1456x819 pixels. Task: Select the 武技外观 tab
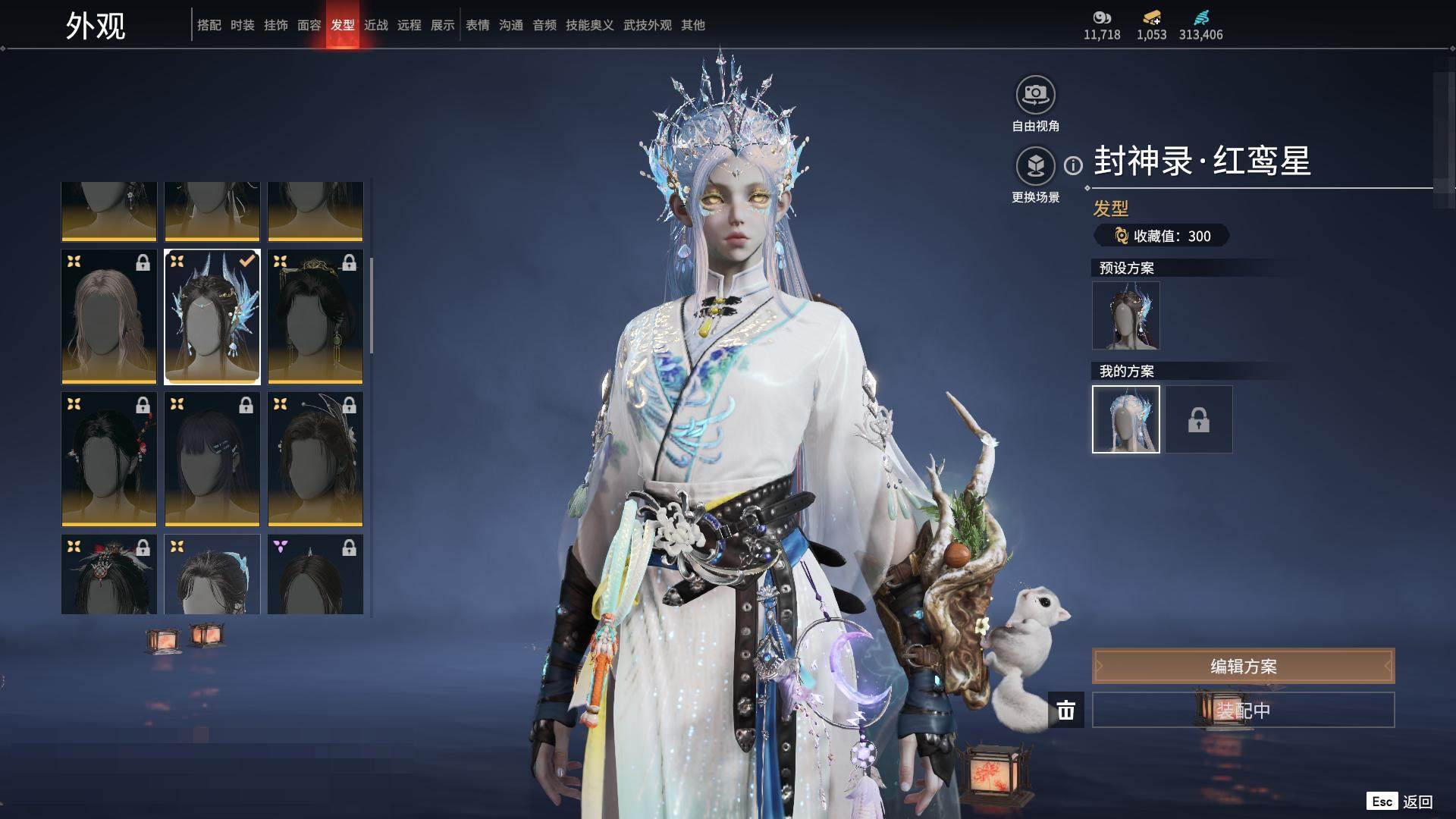[647, 25]
